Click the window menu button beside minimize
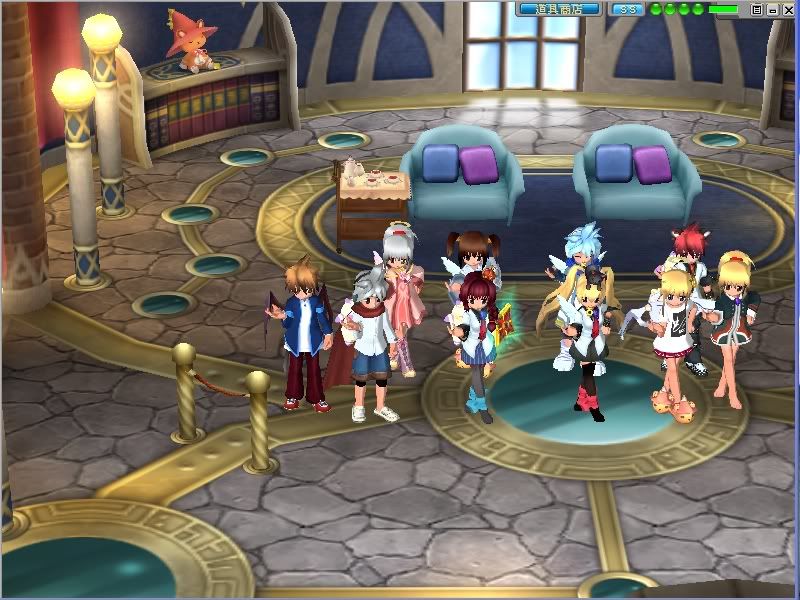Screen dimensions: 800x600 [x=757, y=9]
